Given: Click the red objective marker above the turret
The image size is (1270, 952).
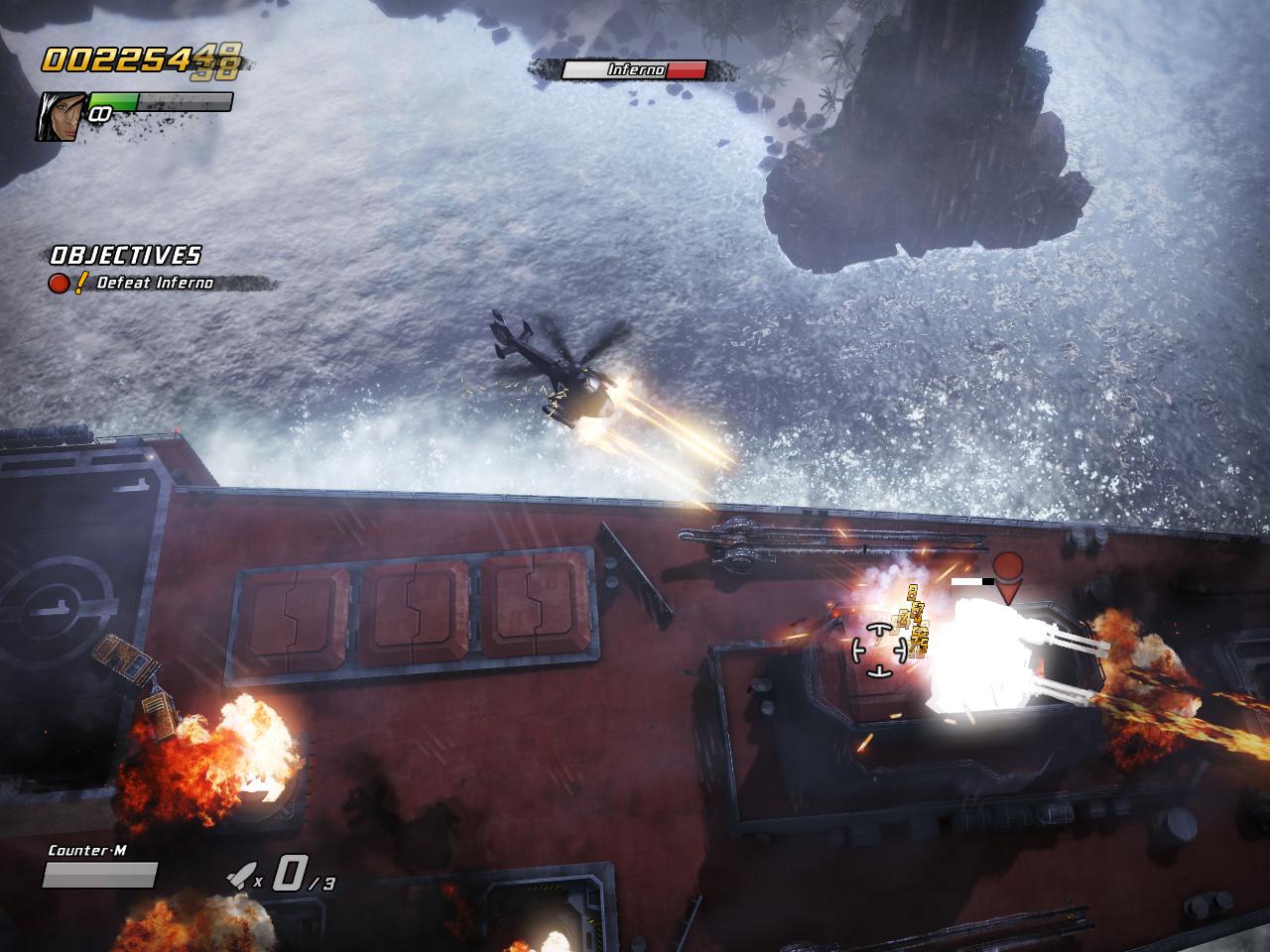Looking at the screenshot, I should 1009,573.
